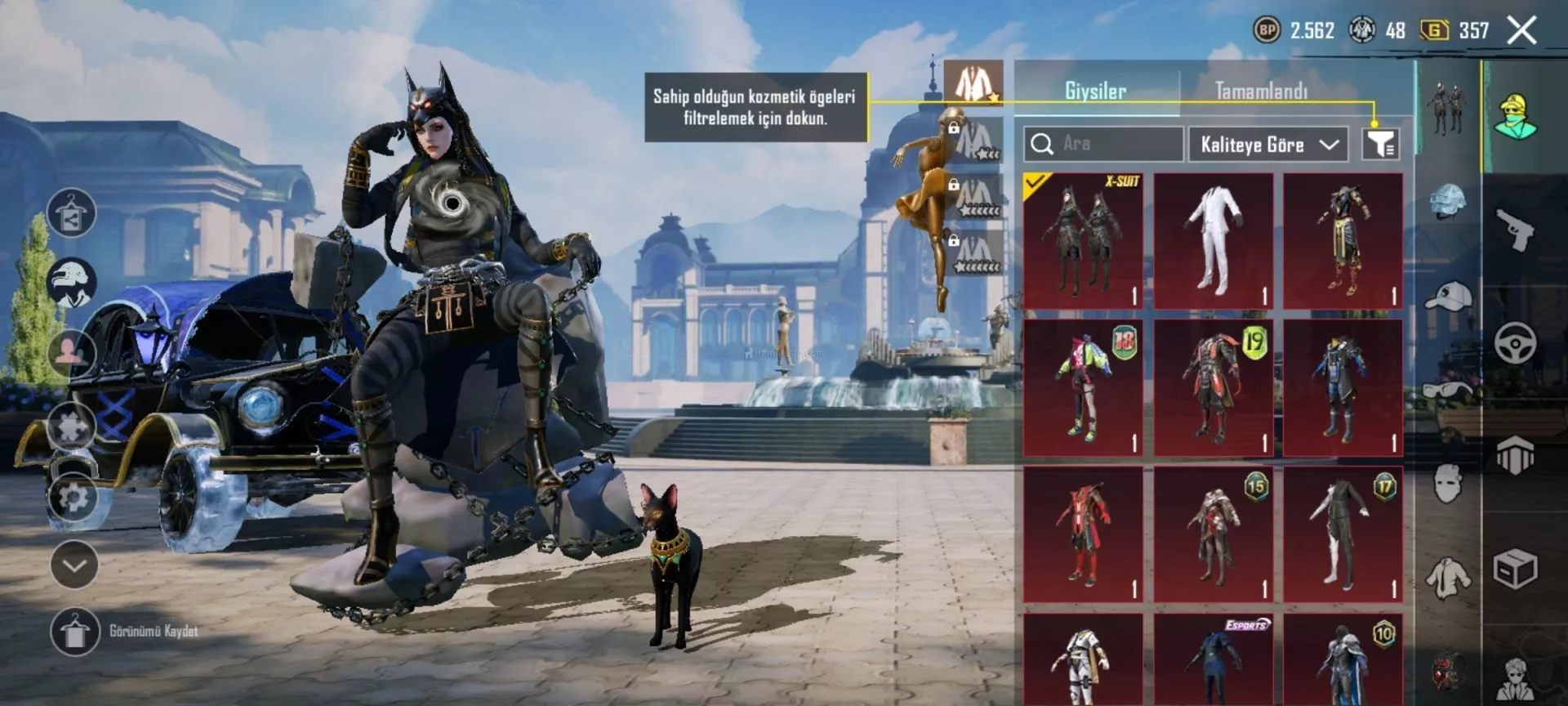Save the look with Görünümü Kaydet
Screen dimensions: 1568x706
75,632
